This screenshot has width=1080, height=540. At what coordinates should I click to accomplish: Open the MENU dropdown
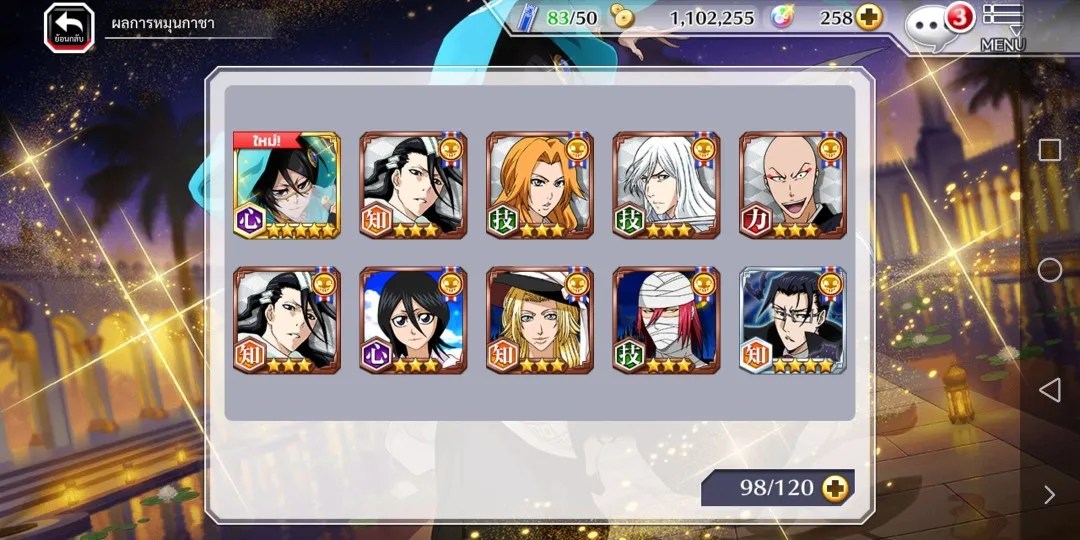pos(1002,27)
